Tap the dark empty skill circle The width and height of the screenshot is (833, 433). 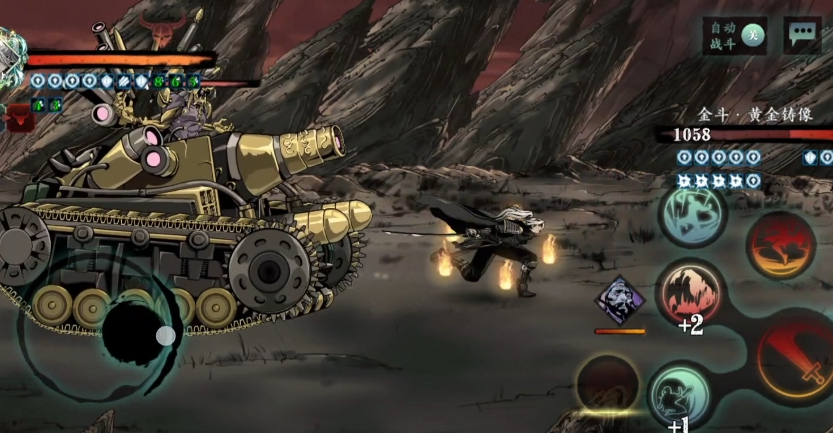coord(607,383)
